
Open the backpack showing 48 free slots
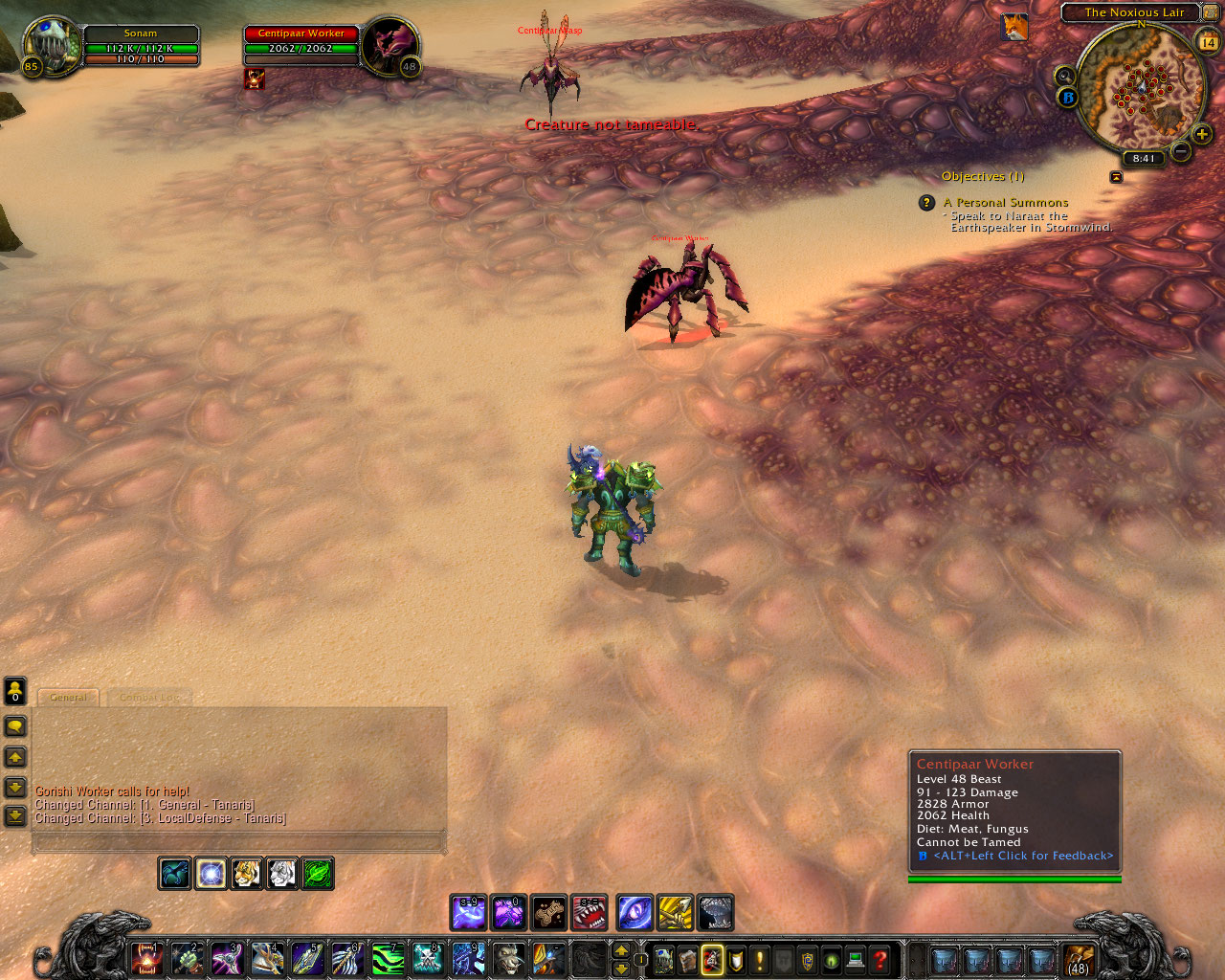point(1079,959)
